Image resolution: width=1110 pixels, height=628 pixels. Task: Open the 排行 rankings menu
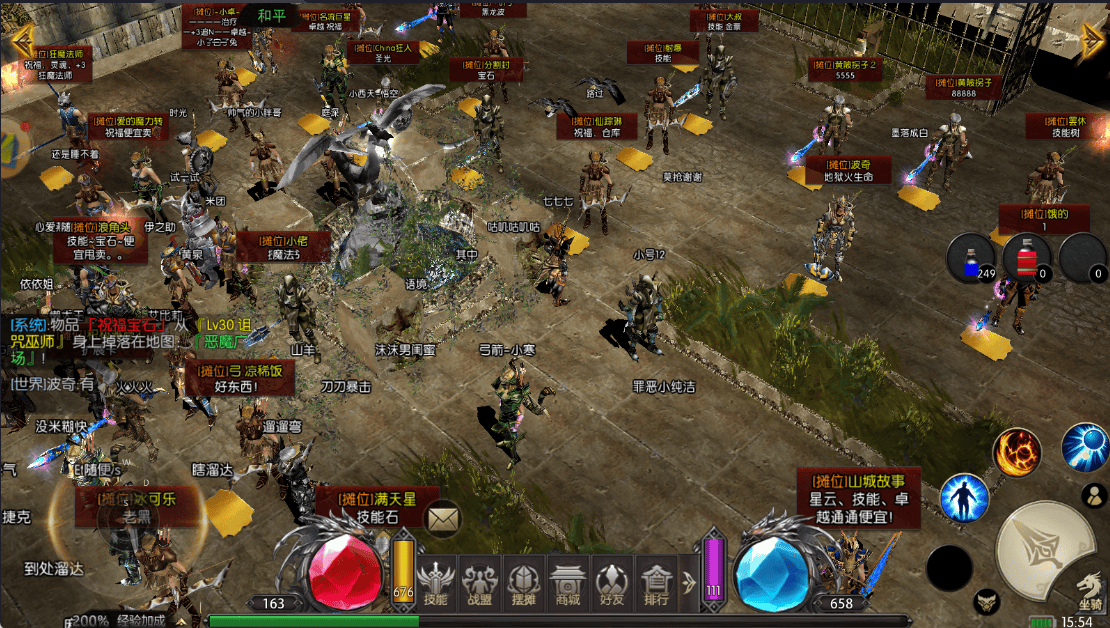655,581
